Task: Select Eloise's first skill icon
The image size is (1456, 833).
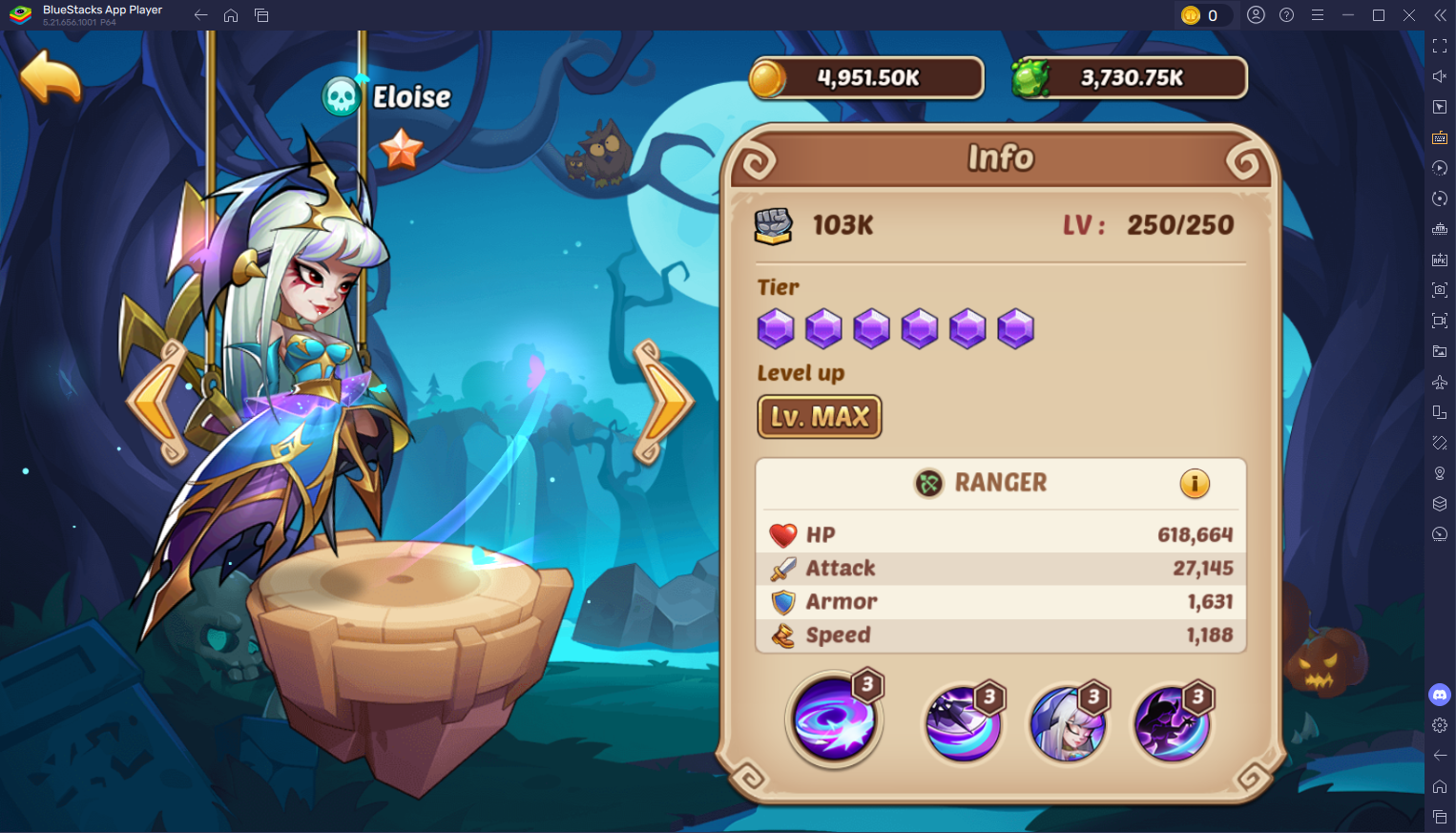Action: pyautogui.click(x=834, y=720)
